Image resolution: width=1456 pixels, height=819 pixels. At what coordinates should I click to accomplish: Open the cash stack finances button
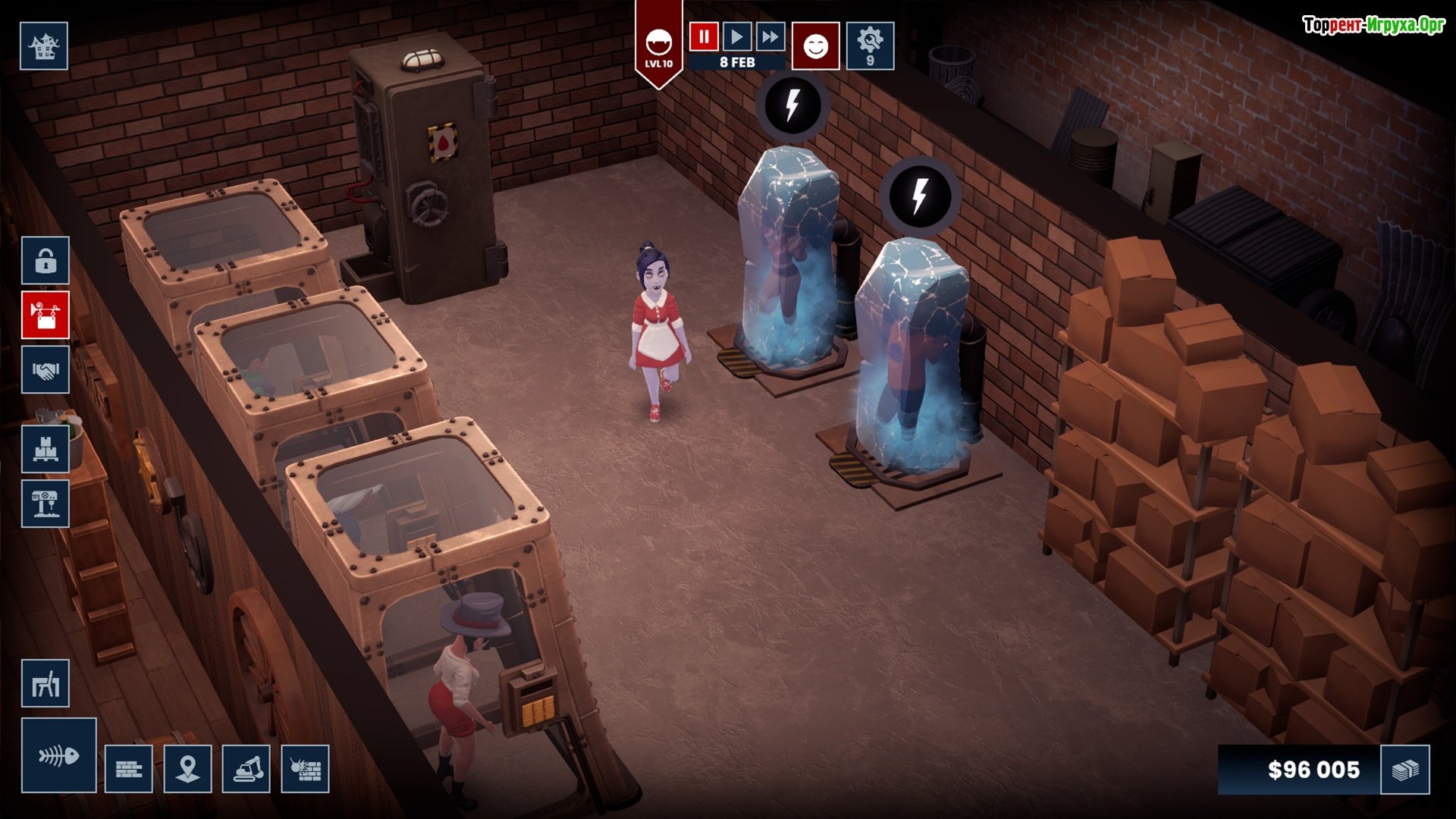tap(1405, 770)
